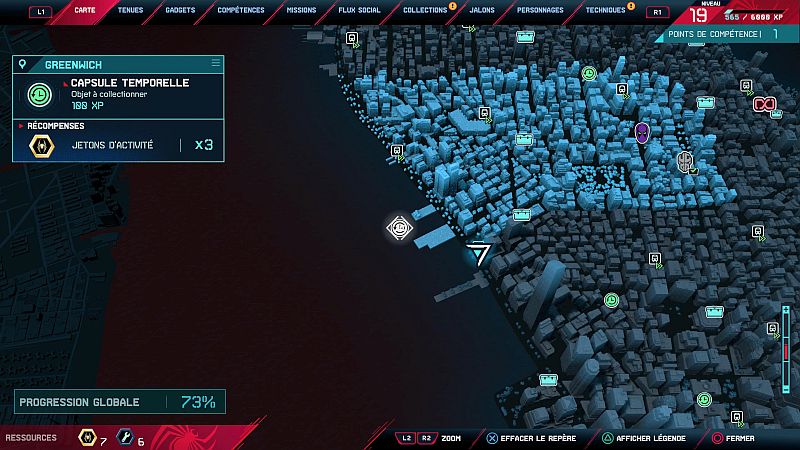
Task: Show the Jalons tab
Action: click(x=481, y=11)
